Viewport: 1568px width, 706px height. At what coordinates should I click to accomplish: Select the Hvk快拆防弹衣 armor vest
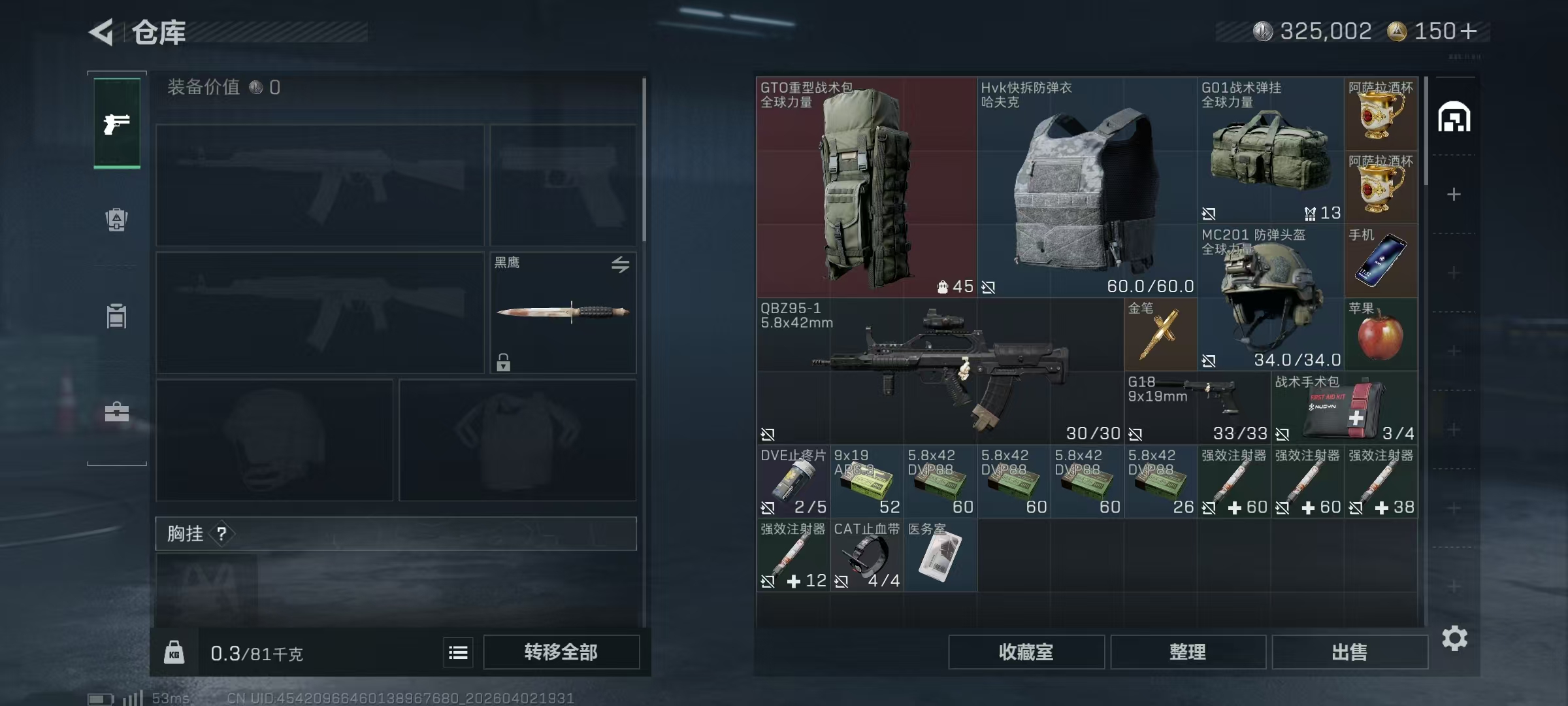tap(1086, 188)
